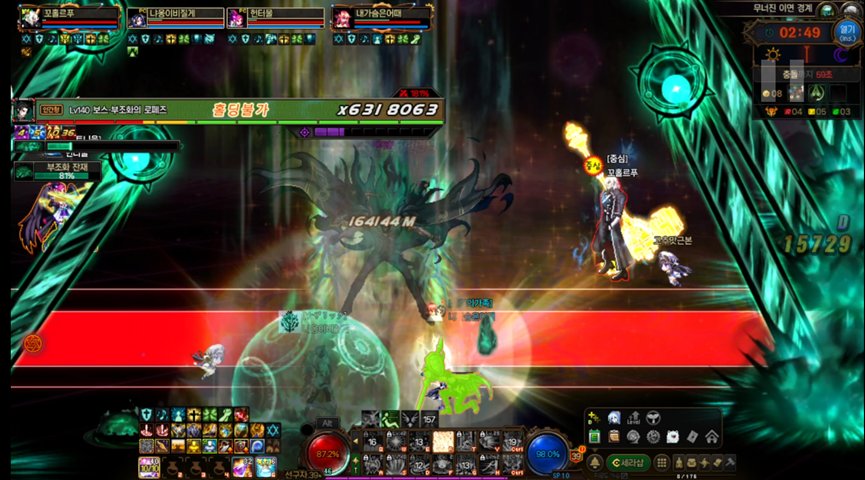This screenshot has height=480, width=865.
Task: Click the green 세라샵 shop button
Action: pos(627,463)
